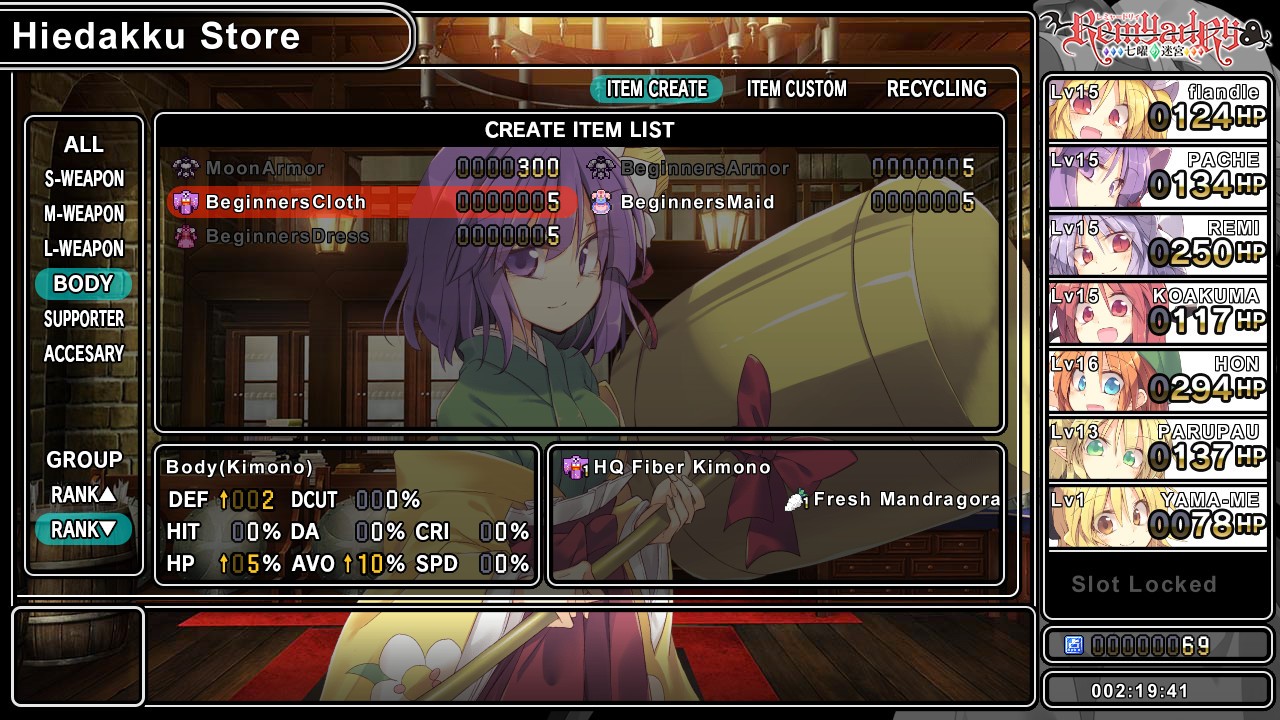This screenshot has width=1280, height=720.
Task: Filter list by S-WEAPON
Action: click(x=84, y=179)
